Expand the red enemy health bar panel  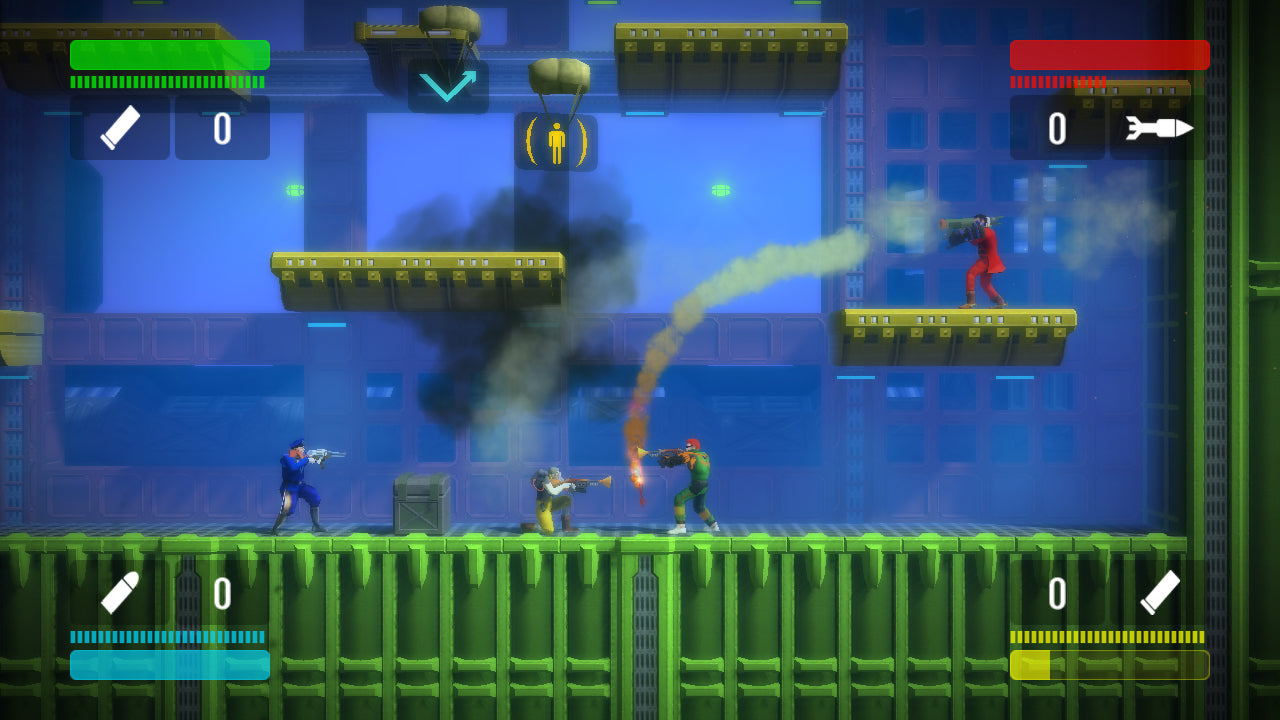click(x=1109, y=55)
